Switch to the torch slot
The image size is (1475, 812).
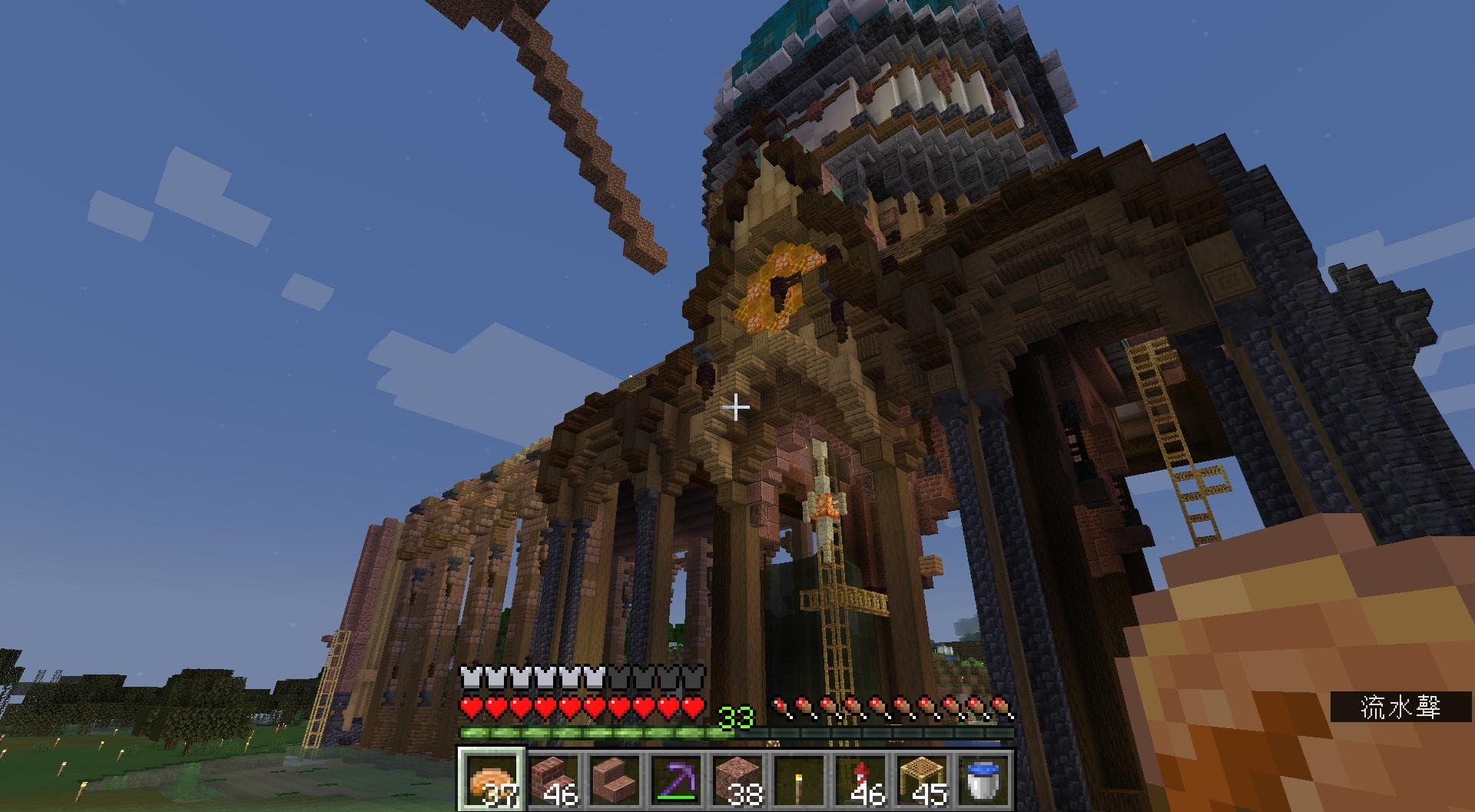799,779
